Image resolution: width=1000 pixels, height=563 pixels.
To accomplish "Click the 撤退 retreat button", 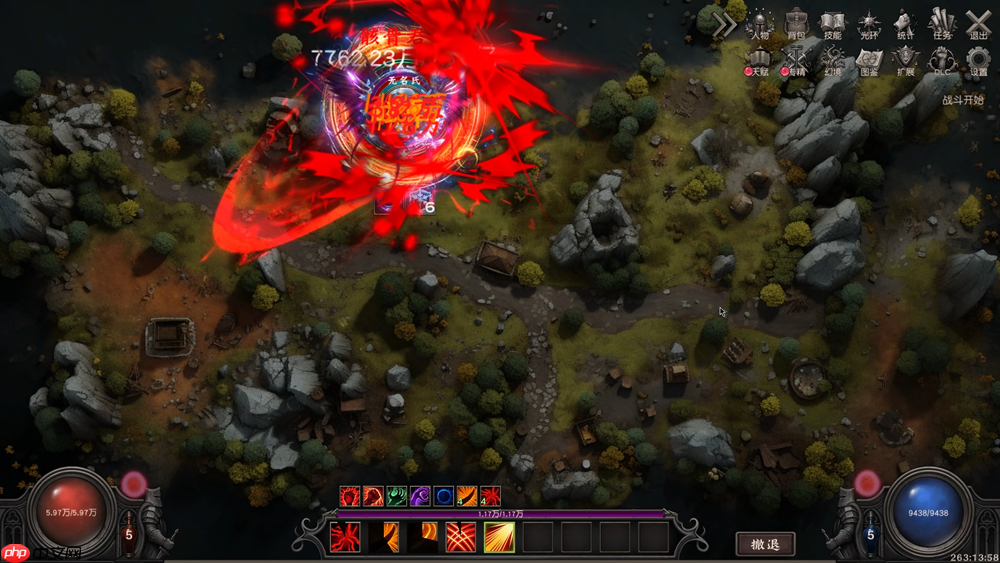I will pos(765,544).
